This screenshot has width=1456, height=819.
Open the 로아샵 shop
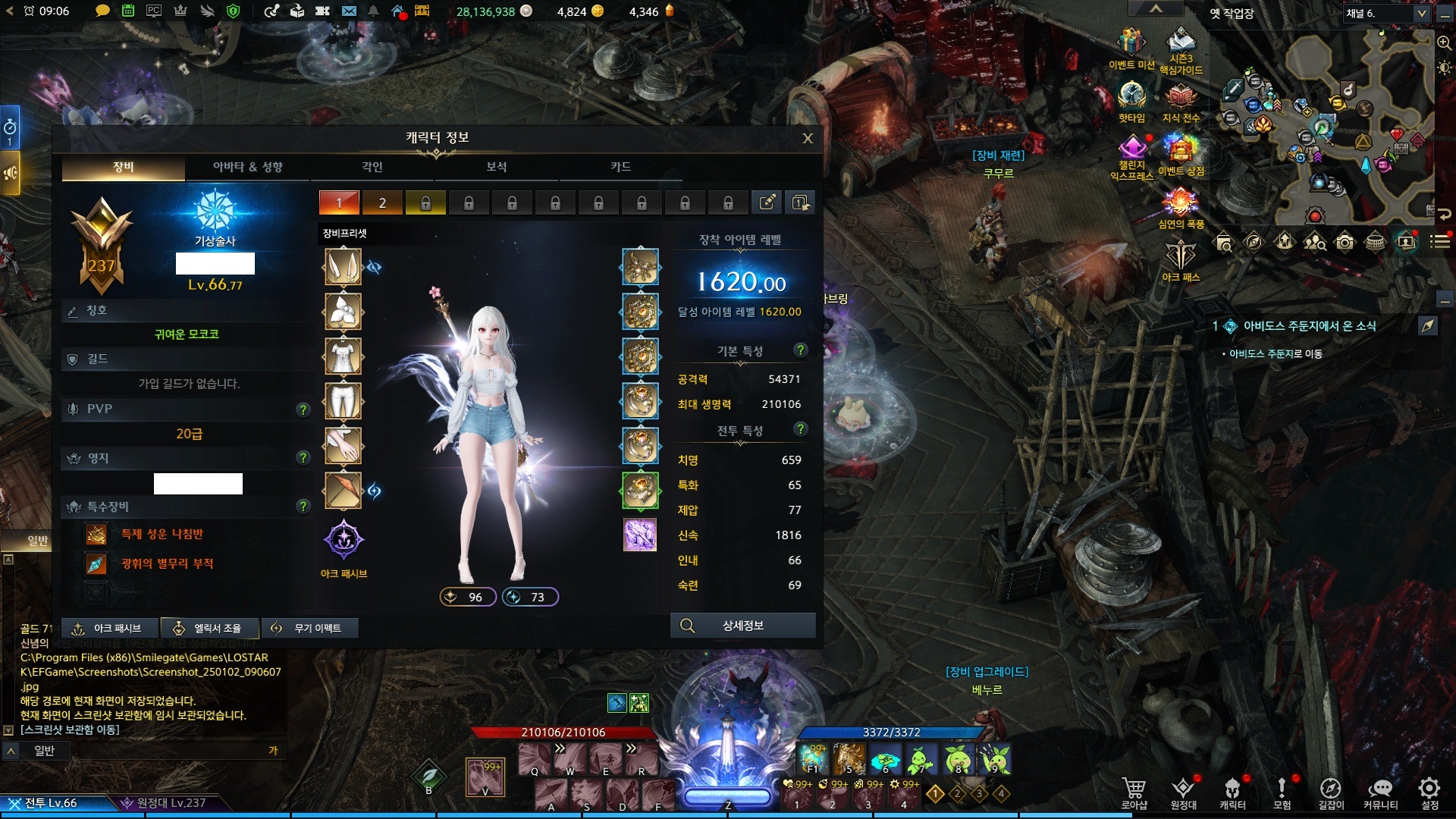pyautogui.click(x=1134, y=792)
